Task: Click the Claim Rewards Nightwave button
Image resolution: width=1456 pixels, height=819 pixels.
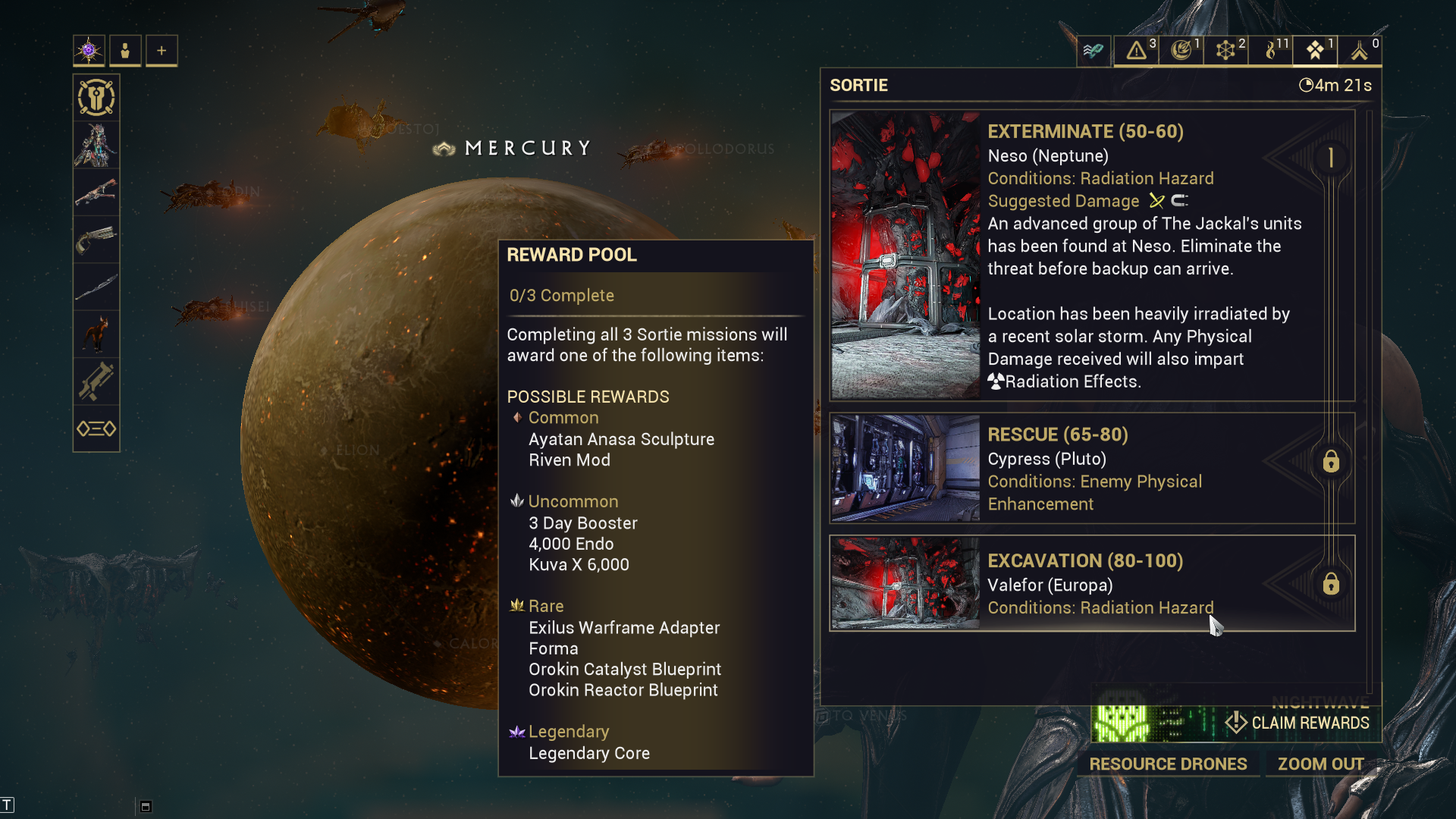Action: (x=1298, y=723)
